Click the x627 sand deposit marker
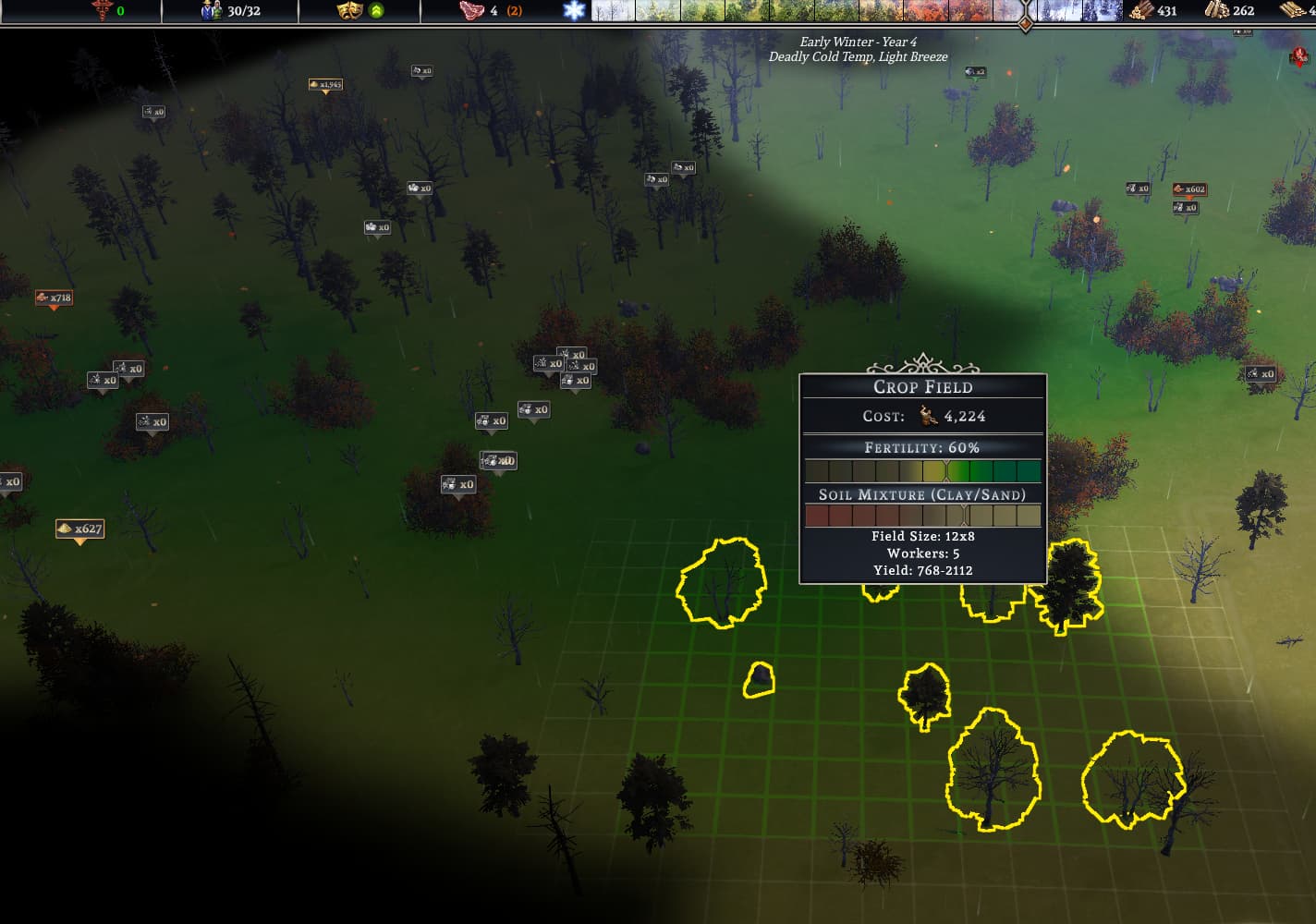The image size is (1316, 924). 79,529
